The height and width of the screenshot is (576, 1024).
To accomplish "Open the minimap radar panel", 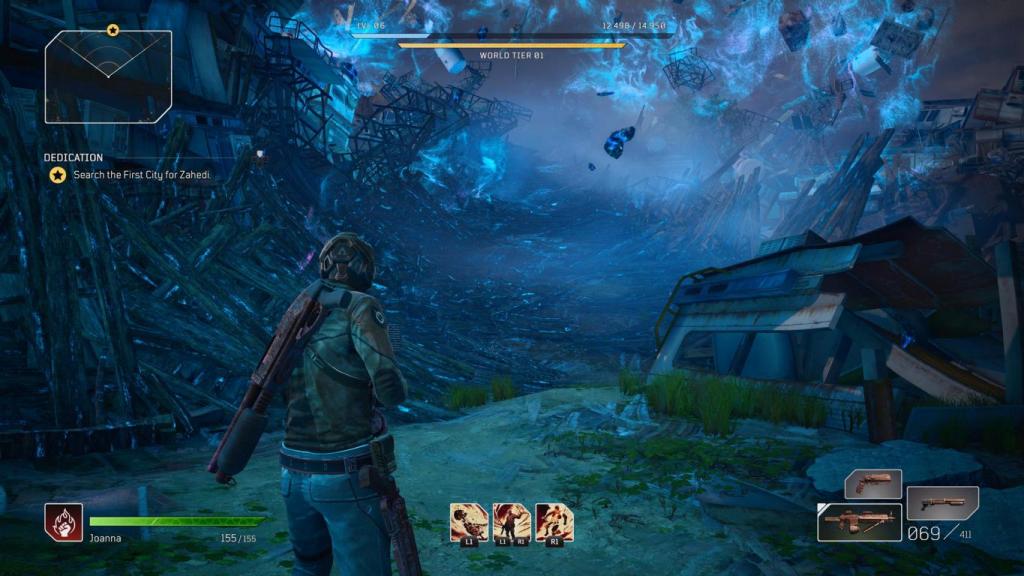I will click(108, 78).
